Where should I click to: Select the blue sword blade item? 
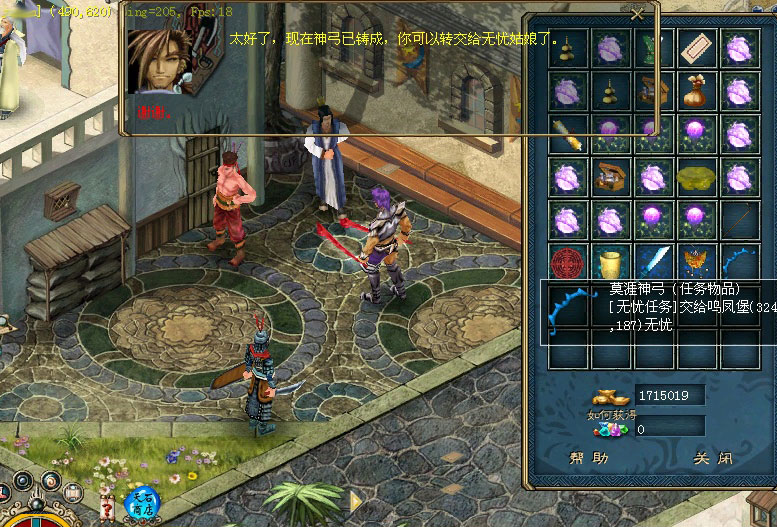654,262
